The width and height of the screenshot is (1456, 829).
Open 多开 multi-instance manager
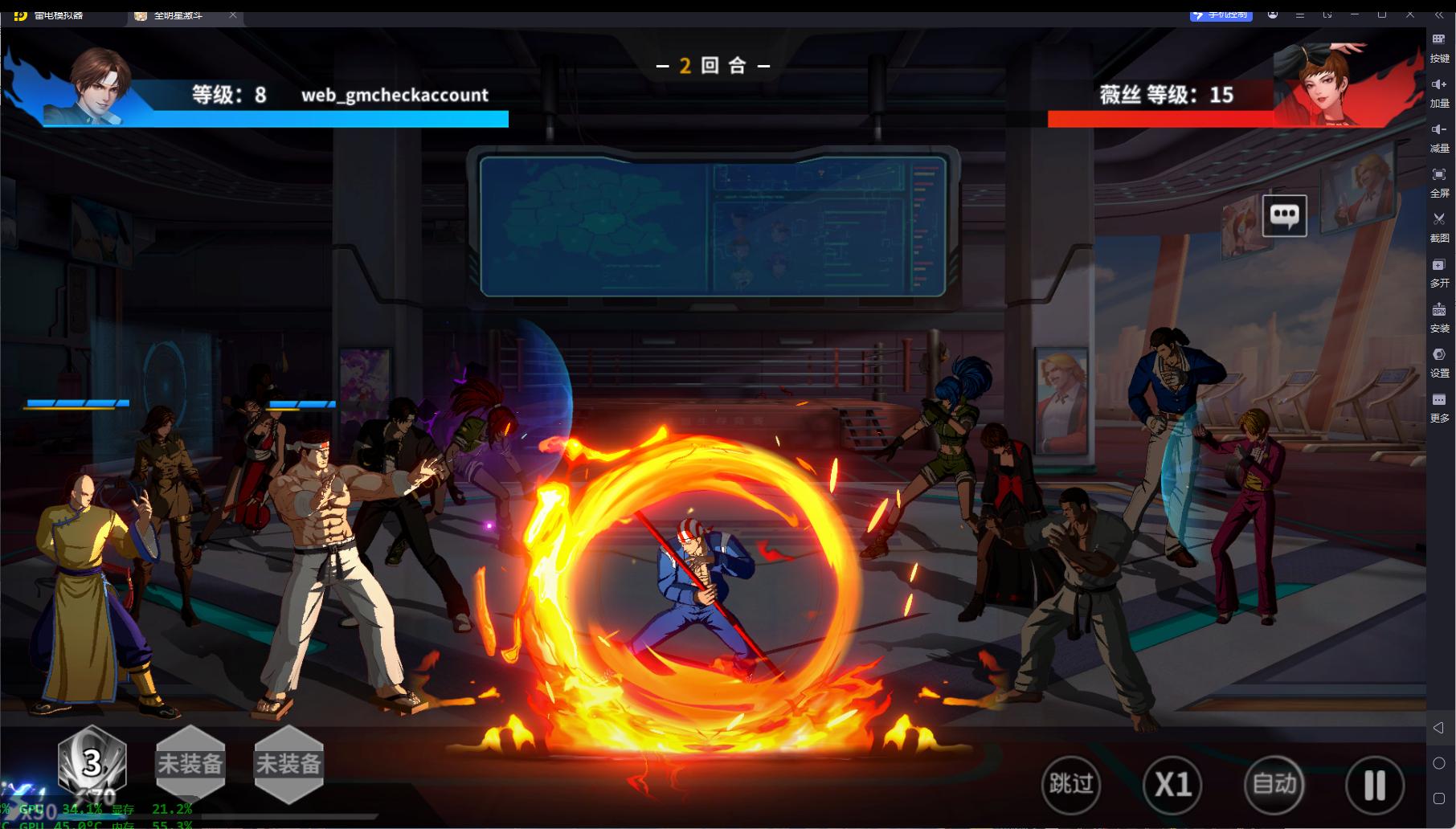tap(1439, 271)
